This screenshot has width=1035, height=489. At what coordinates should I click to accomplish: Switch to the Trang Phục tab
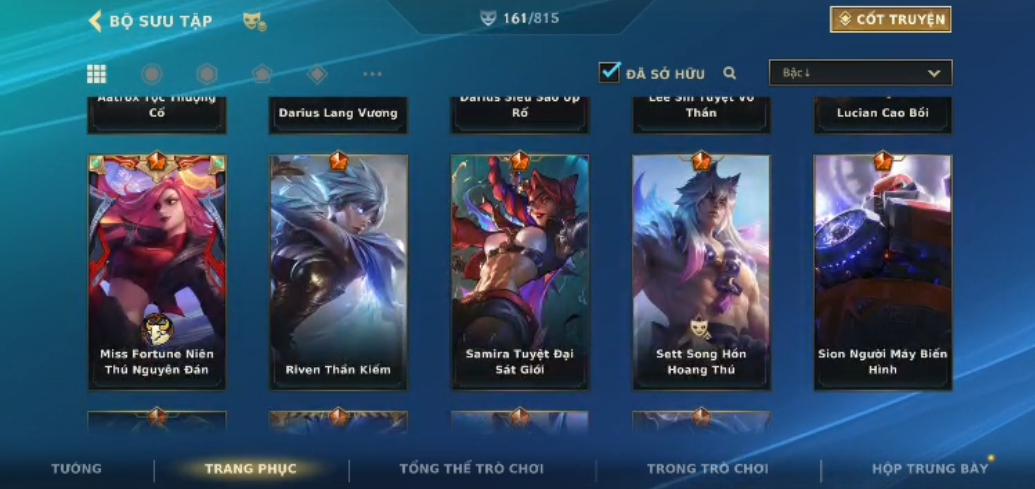250,469
